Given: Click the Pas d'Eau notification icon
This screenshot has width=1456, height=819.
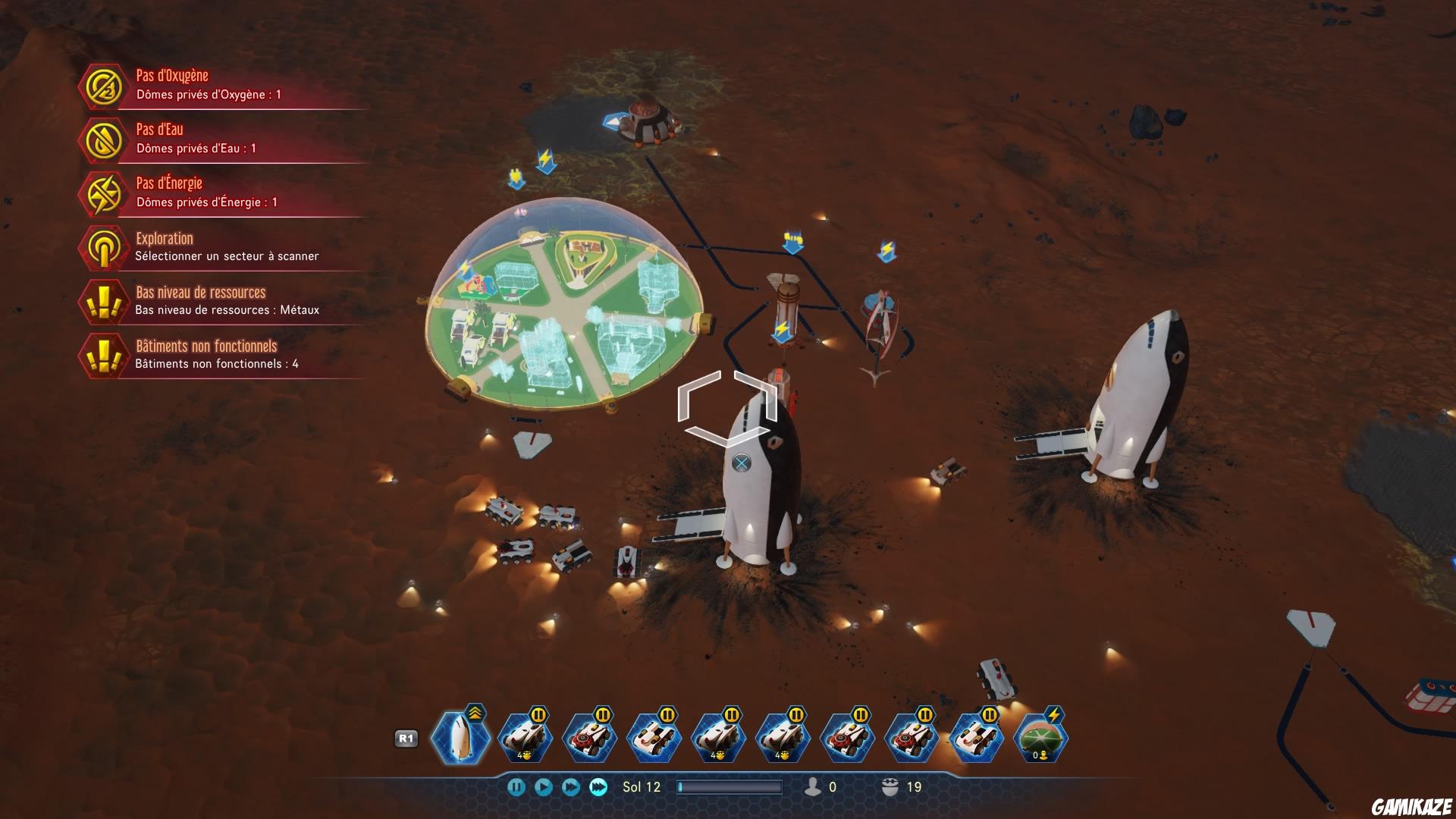Looking at the screenshot, I should coord(104,140).
